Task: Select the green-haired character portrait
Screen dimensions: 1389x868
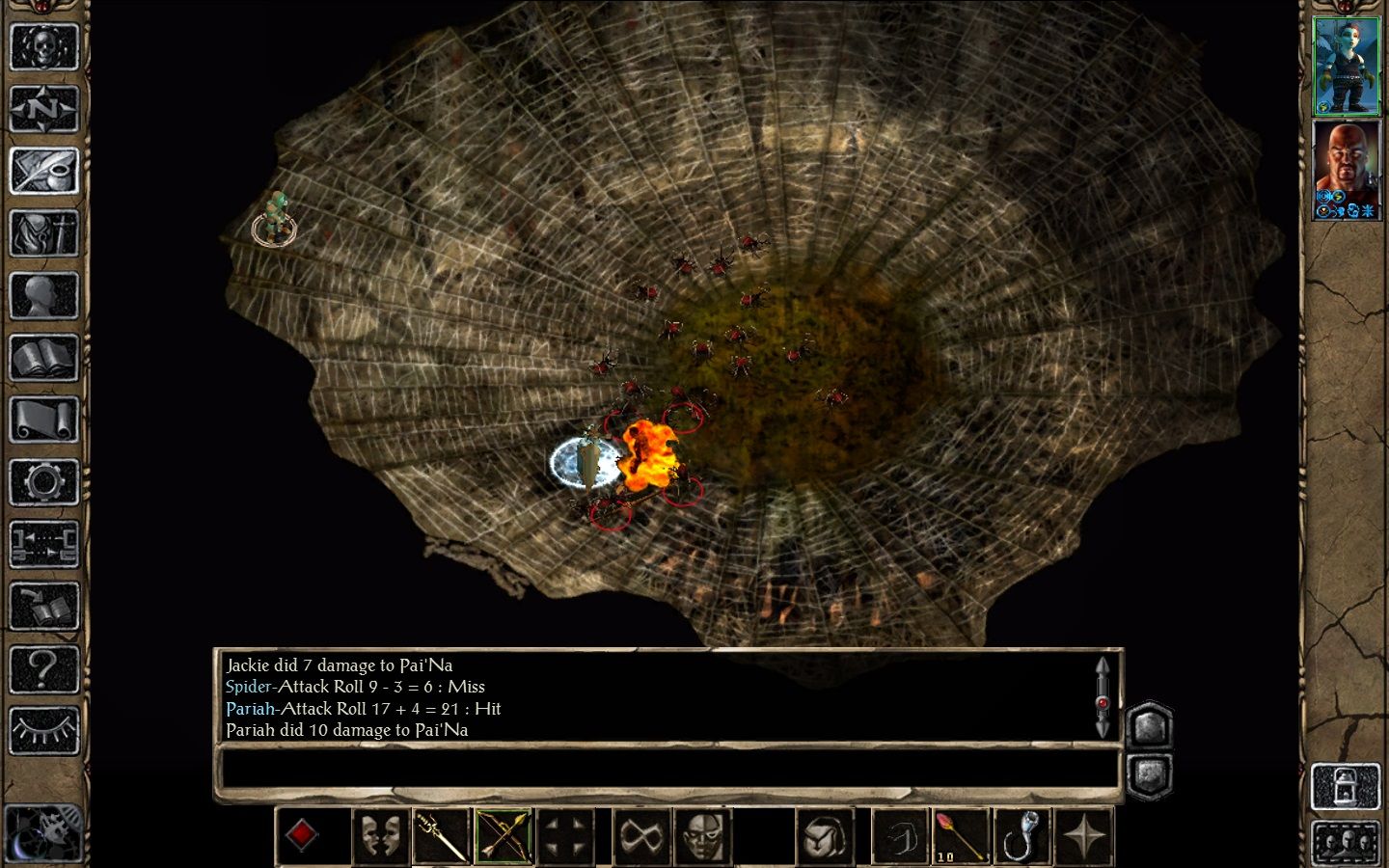Action: tap(1347, 66)
